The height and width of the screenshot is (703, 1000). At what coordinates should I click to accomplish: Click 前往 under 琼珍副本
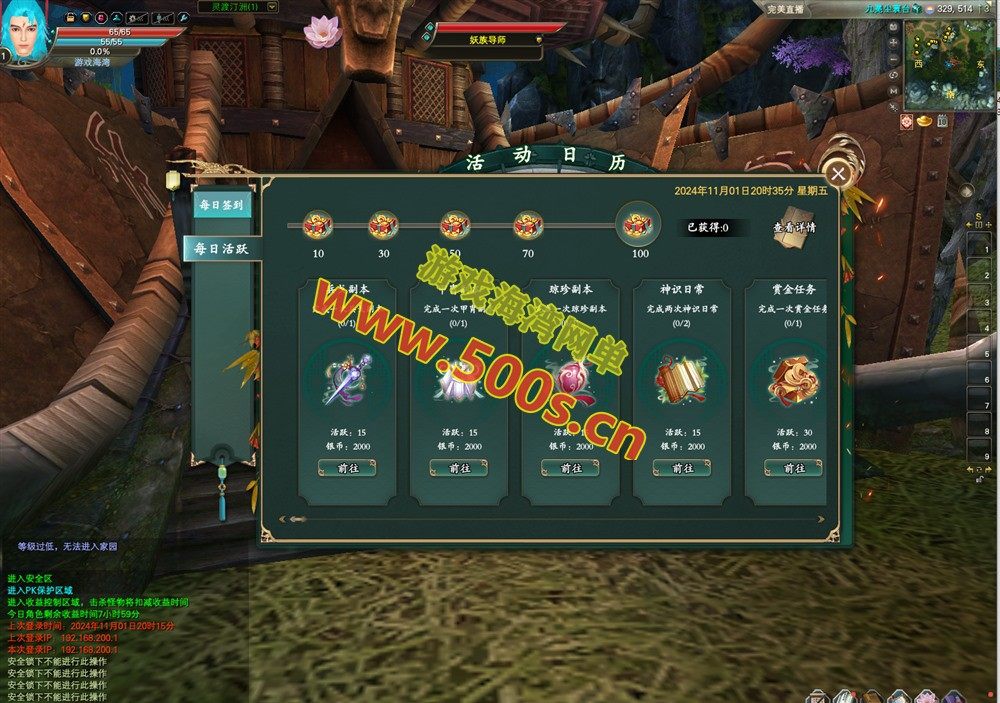pyautogui.click(x=570, y=468)
